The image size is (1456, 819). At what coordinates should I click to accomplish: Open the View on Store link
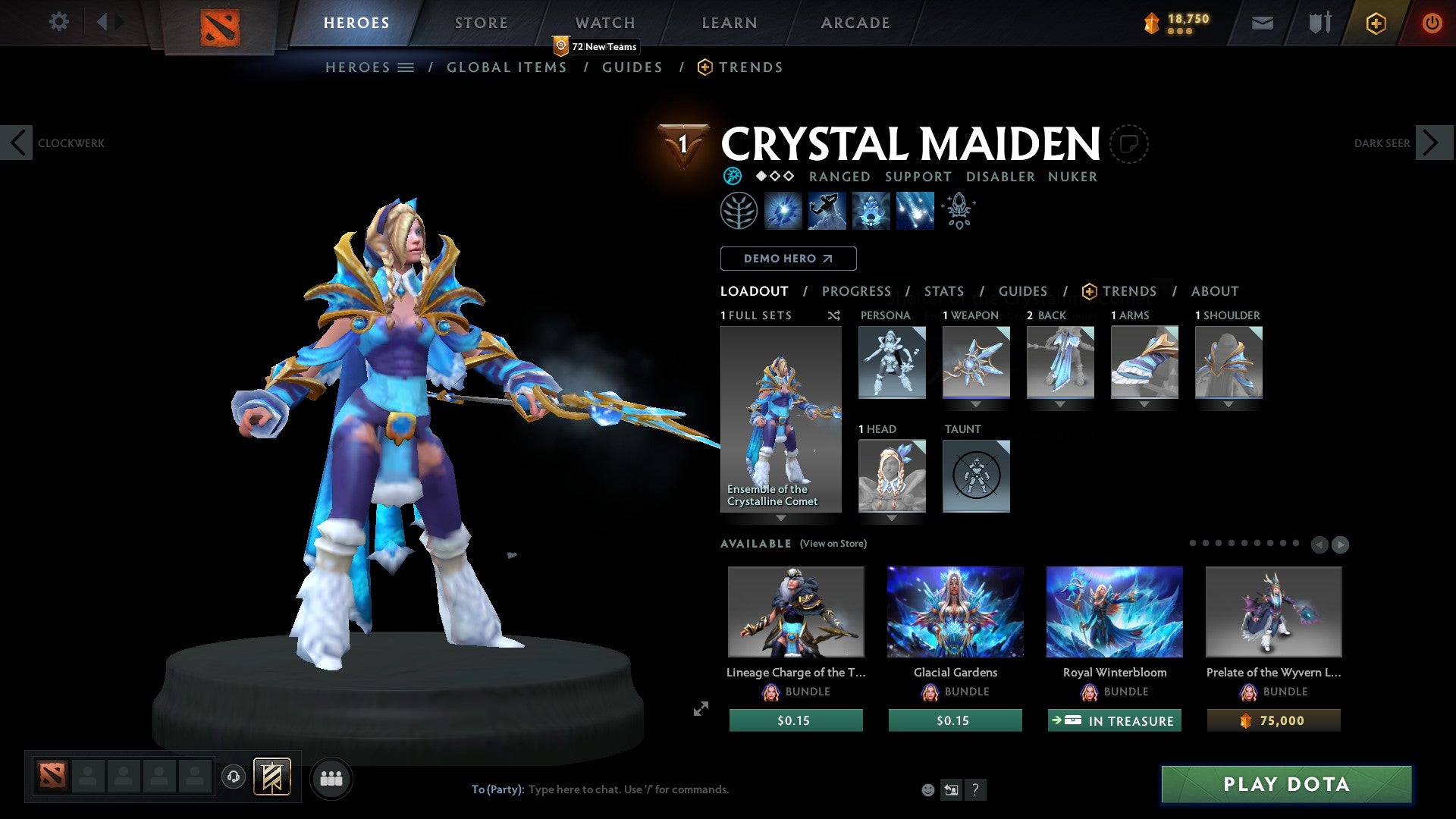coord(833,544)
